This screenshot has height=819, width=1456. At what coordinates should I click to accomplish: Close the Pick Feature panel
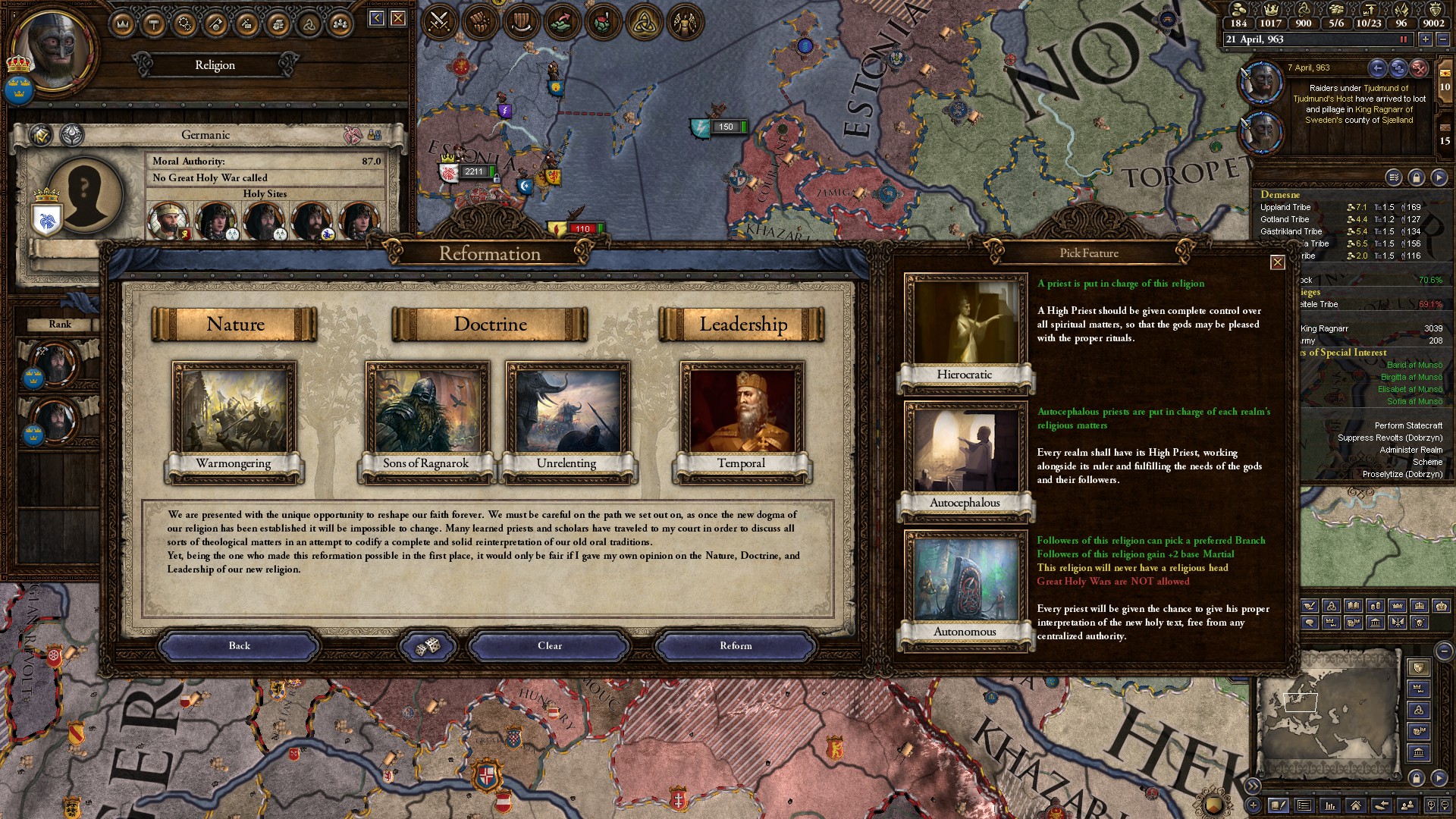coord(1278,262)
